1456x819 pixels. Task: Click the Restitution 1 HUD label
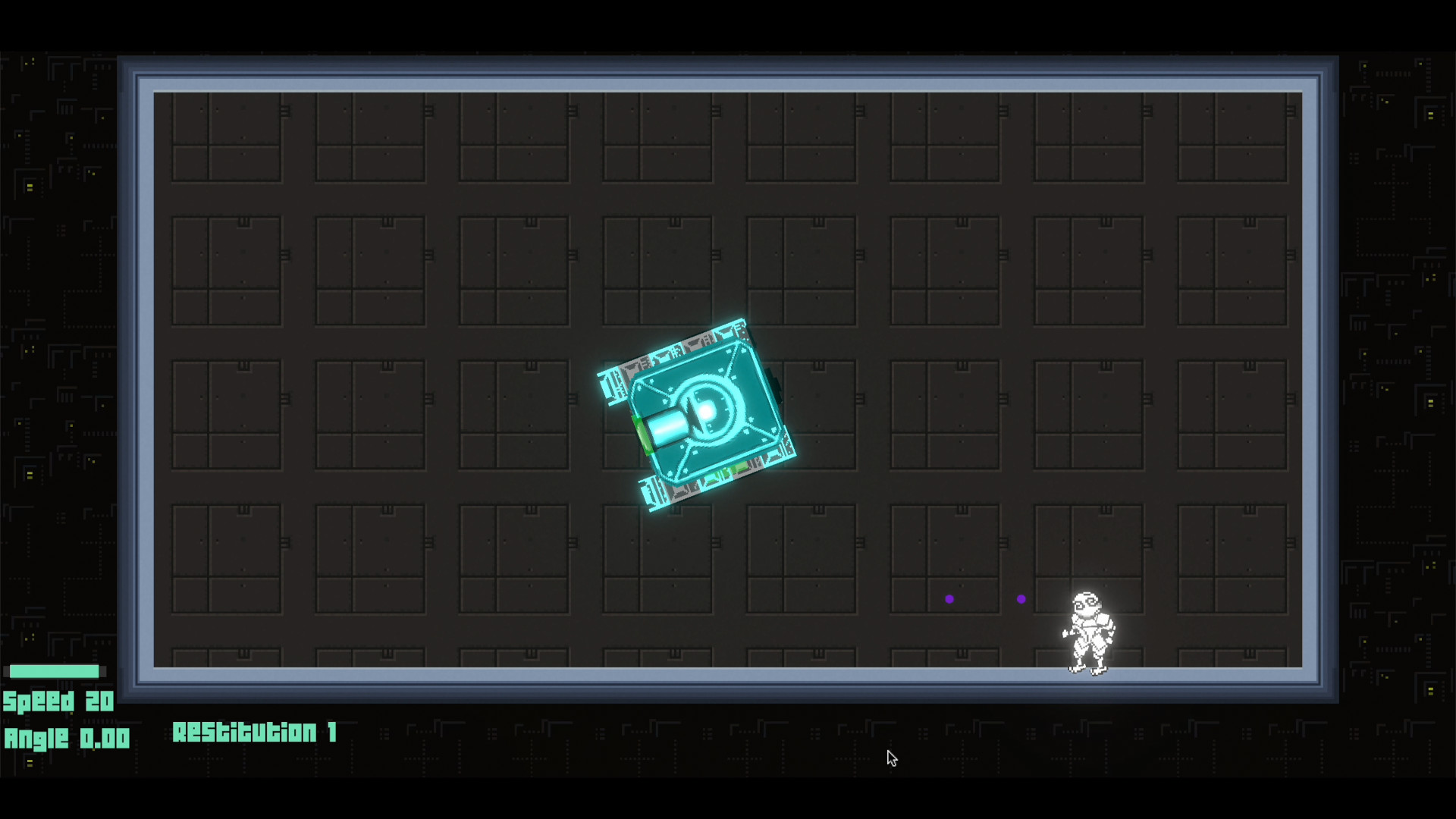pos(255,733)
